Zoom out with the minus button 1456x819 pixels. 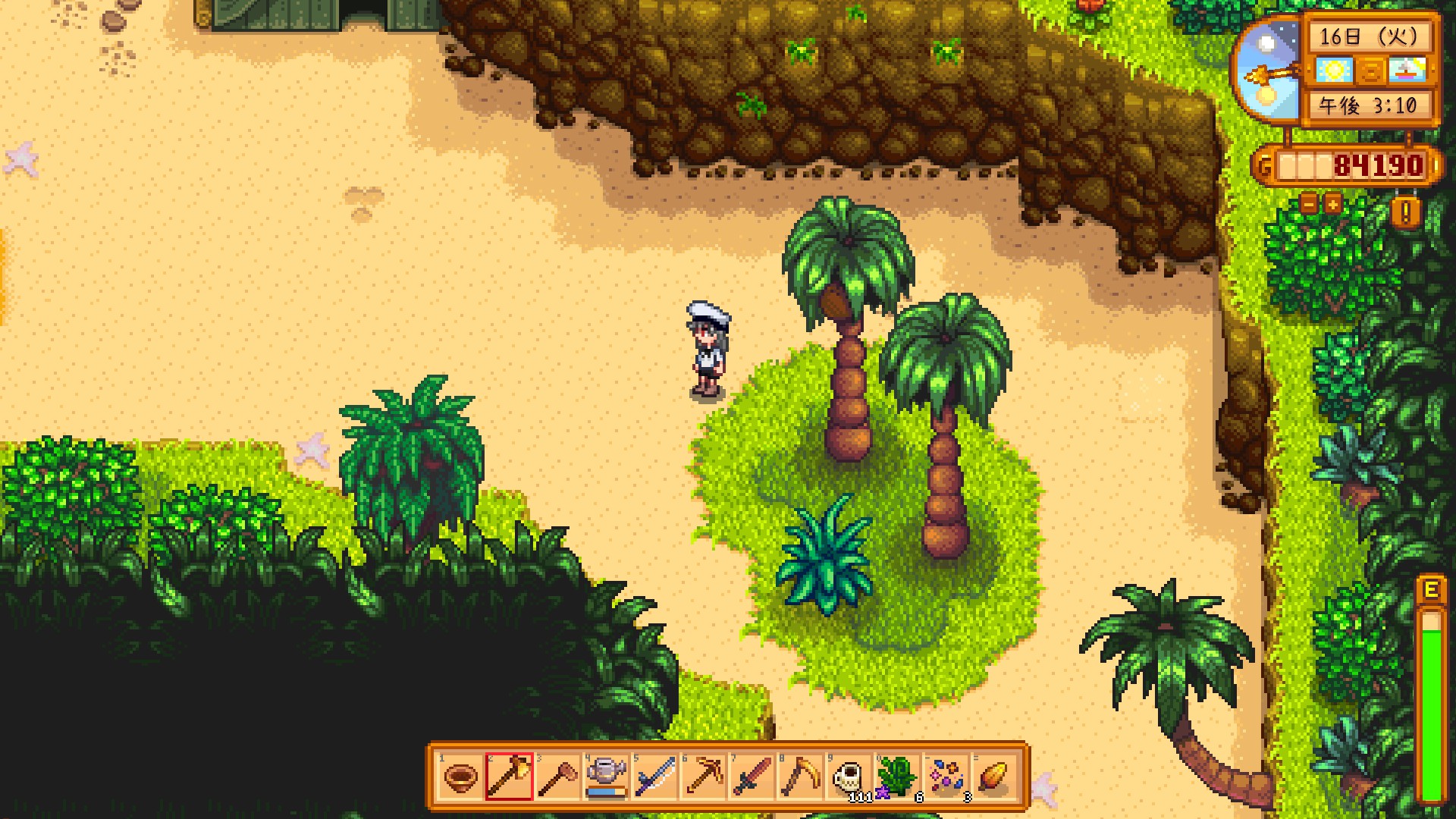click(x=1310, y=203)
